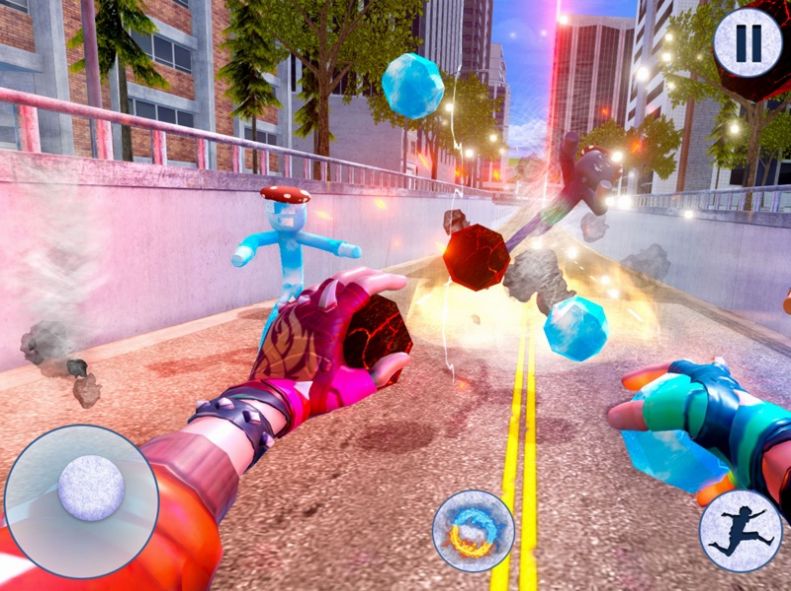The image size is (791, 591).
Task: Activate the fire and ice swirl ability
Action: [473, 530]
